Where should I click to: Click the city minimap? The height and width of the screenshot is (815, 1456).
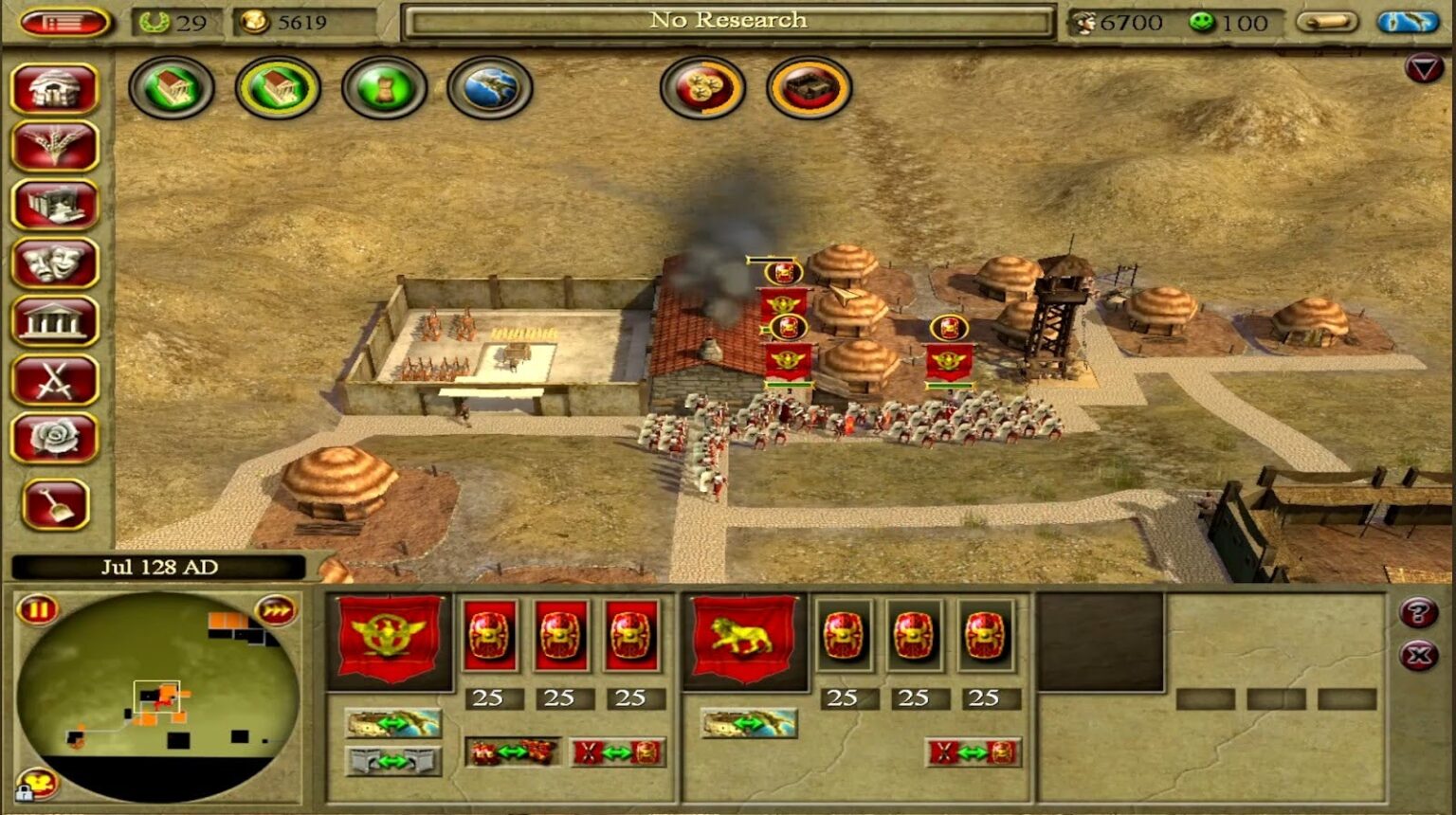point(156,697)
